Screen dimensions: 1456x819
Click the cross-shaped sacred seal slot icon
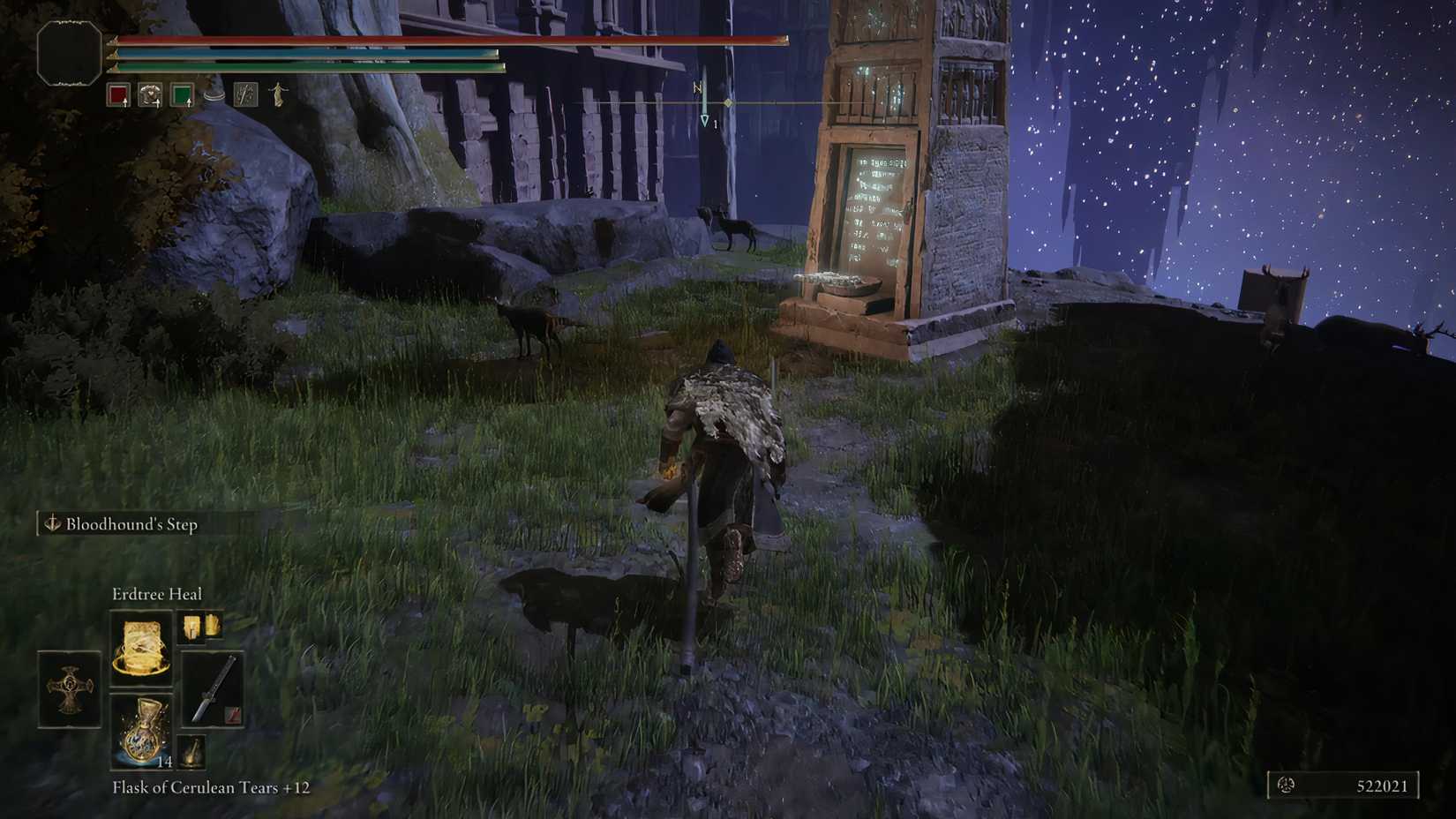69,690
